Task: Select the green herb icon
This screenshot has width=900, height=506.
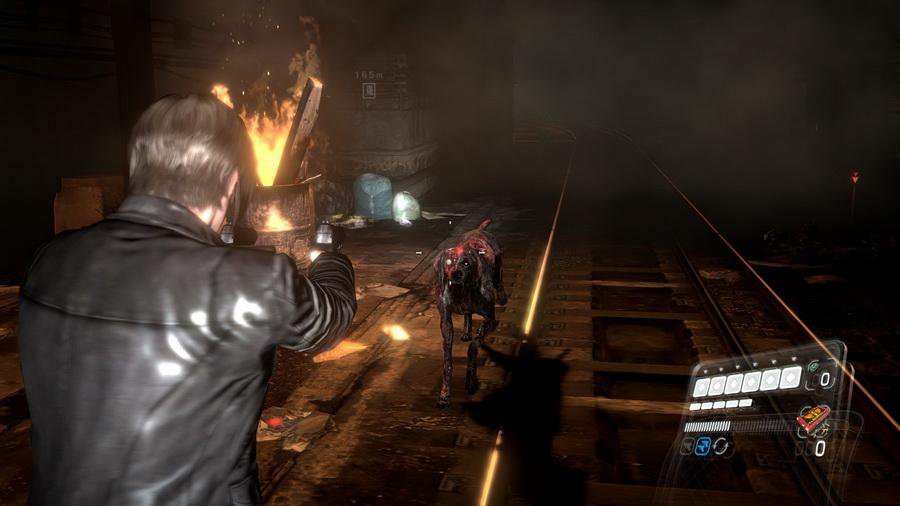Action: click(x=812, y=367)
